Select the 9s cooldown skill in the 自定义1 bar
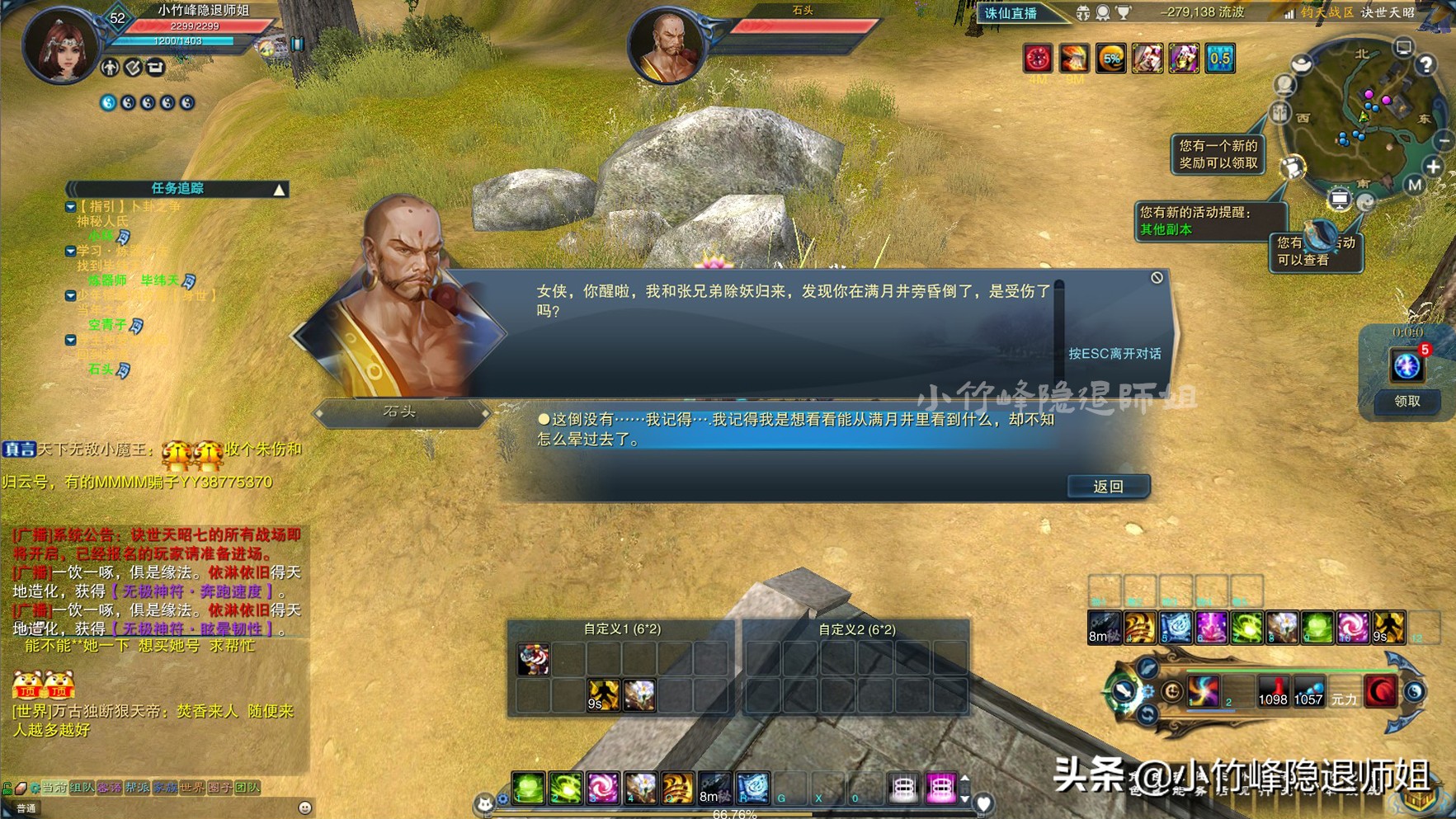This screenshot has height=819, width=1456. pyautogui.click(x=603, y=696)
